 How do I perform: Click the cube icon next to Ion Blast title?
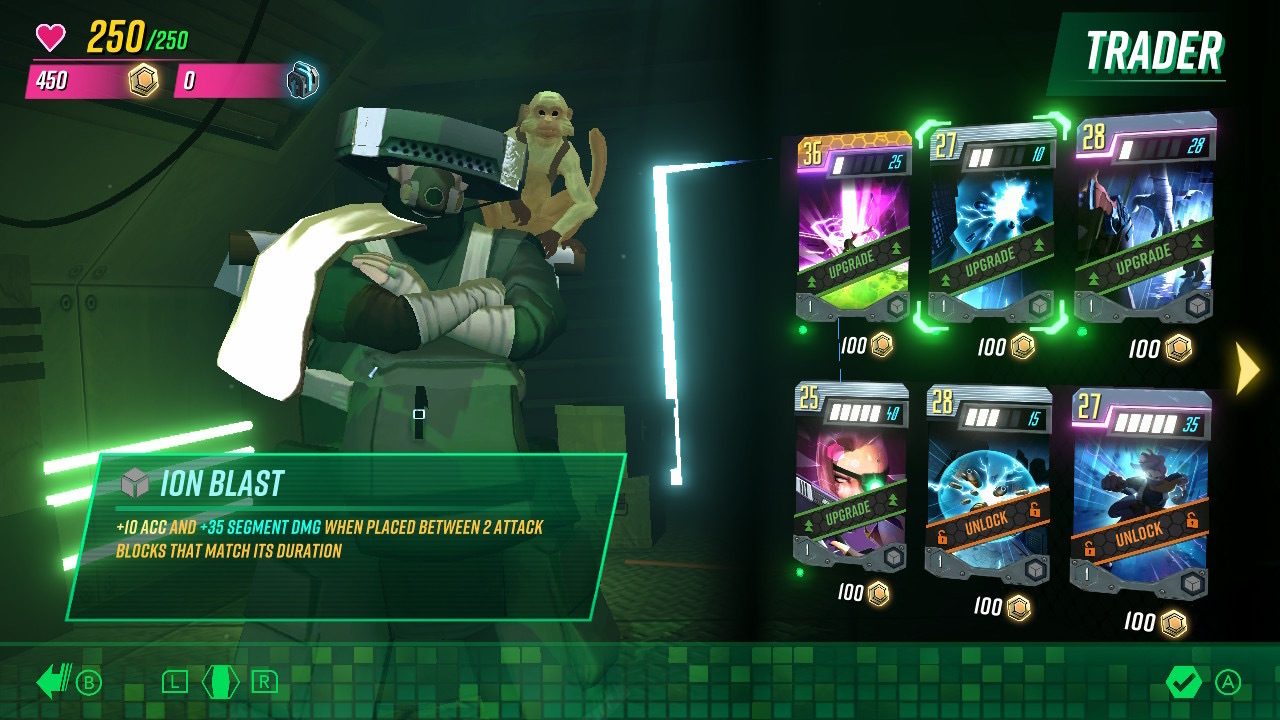(135, 481)
